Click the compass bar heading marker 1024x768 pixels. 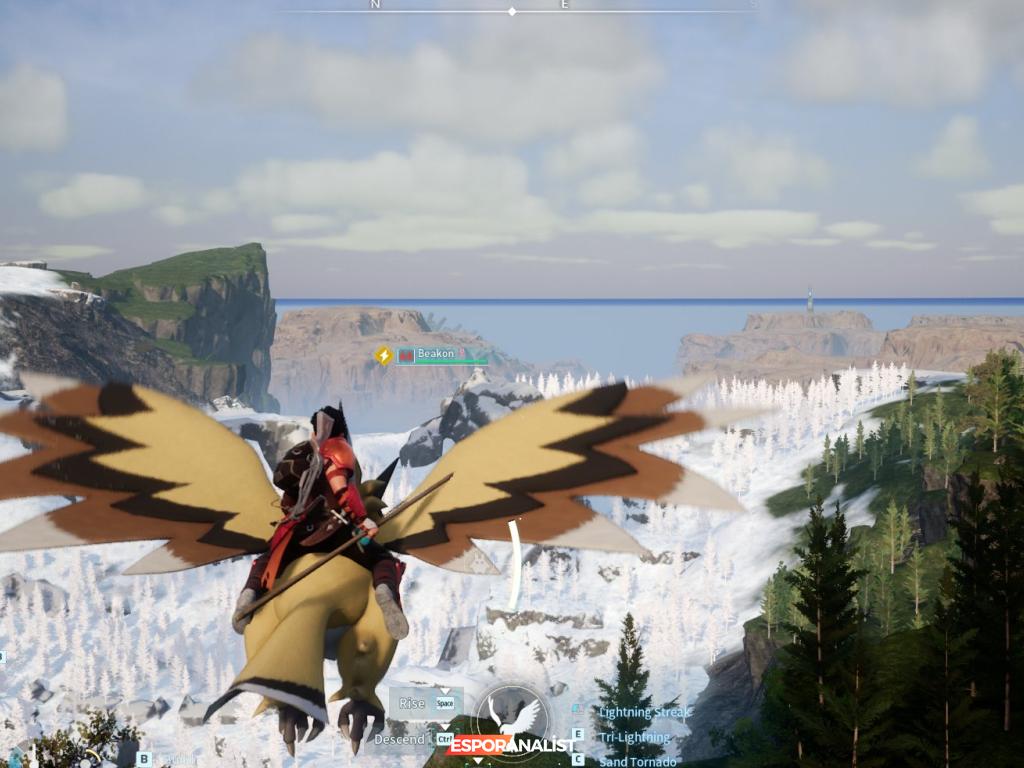click(x=512, y=11)
